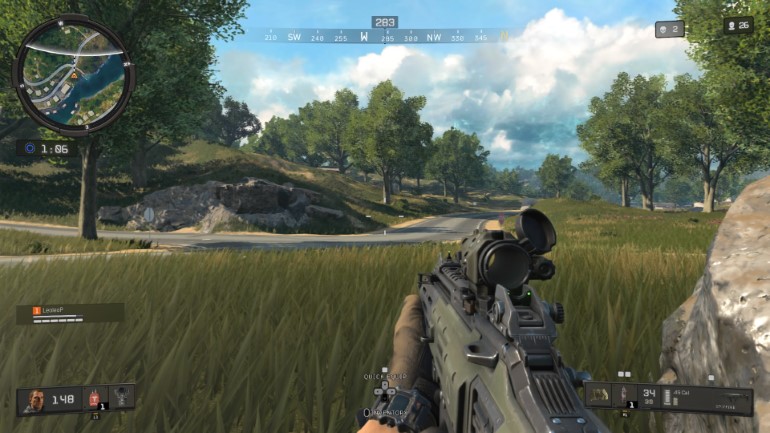
Task: Select the first inventory slot in weapon panel
Action: pyautogui.click(x=599, y=394)
